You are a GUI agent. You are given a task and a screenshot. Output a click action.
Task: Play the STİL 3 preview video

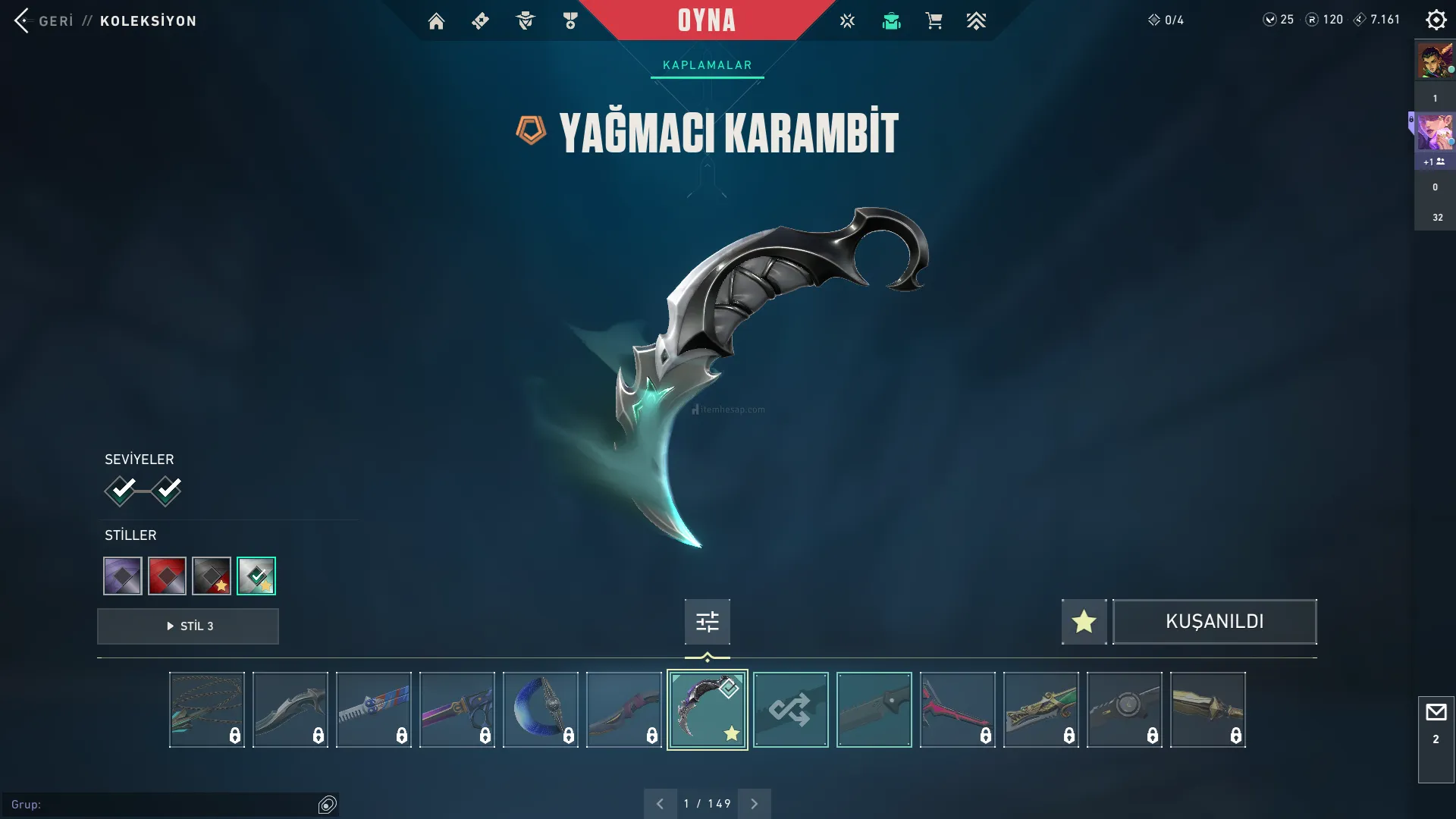point(188,626)
